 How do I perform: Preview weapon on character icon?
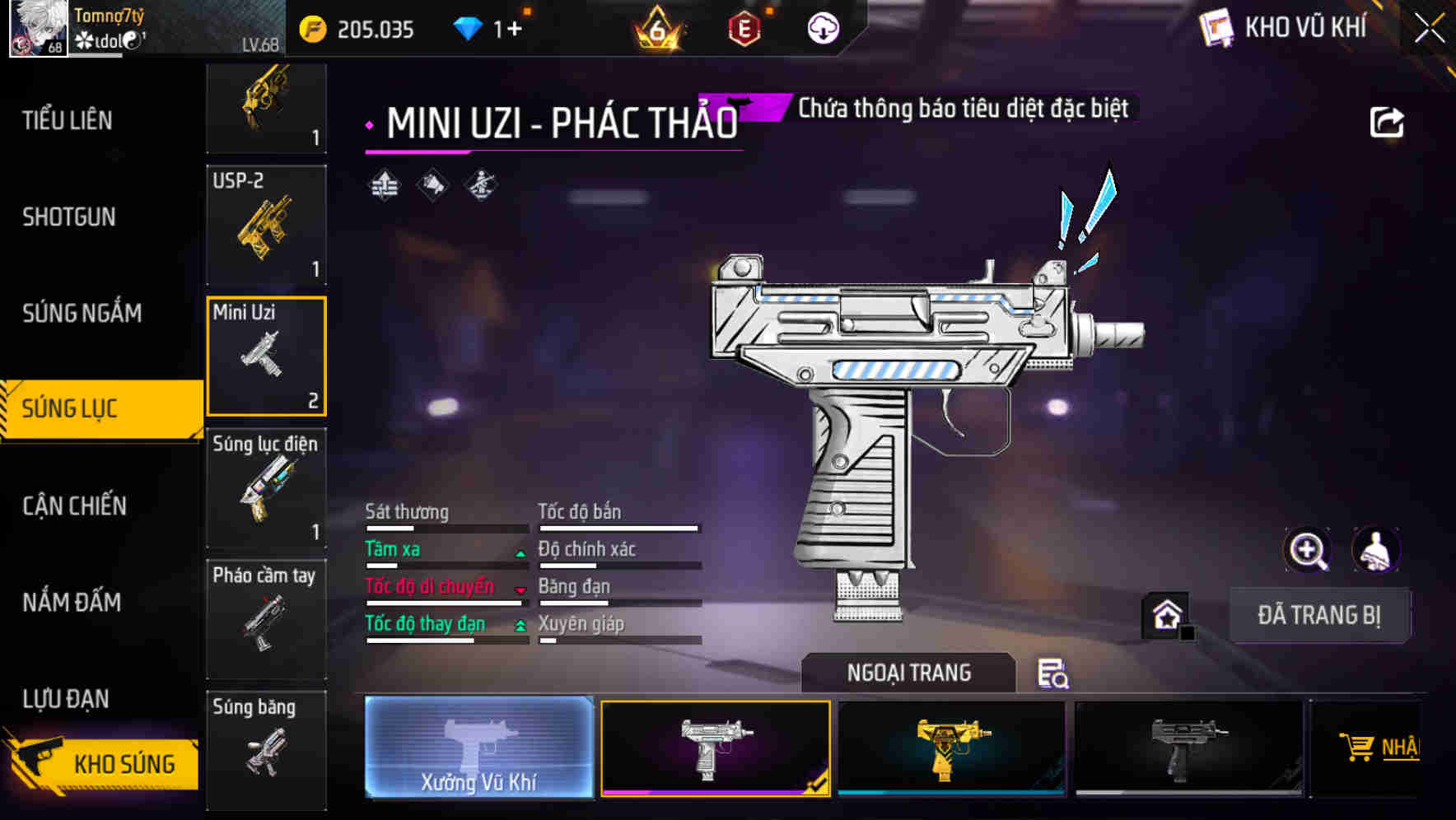pyautogui.click(x=1375, y=550)
